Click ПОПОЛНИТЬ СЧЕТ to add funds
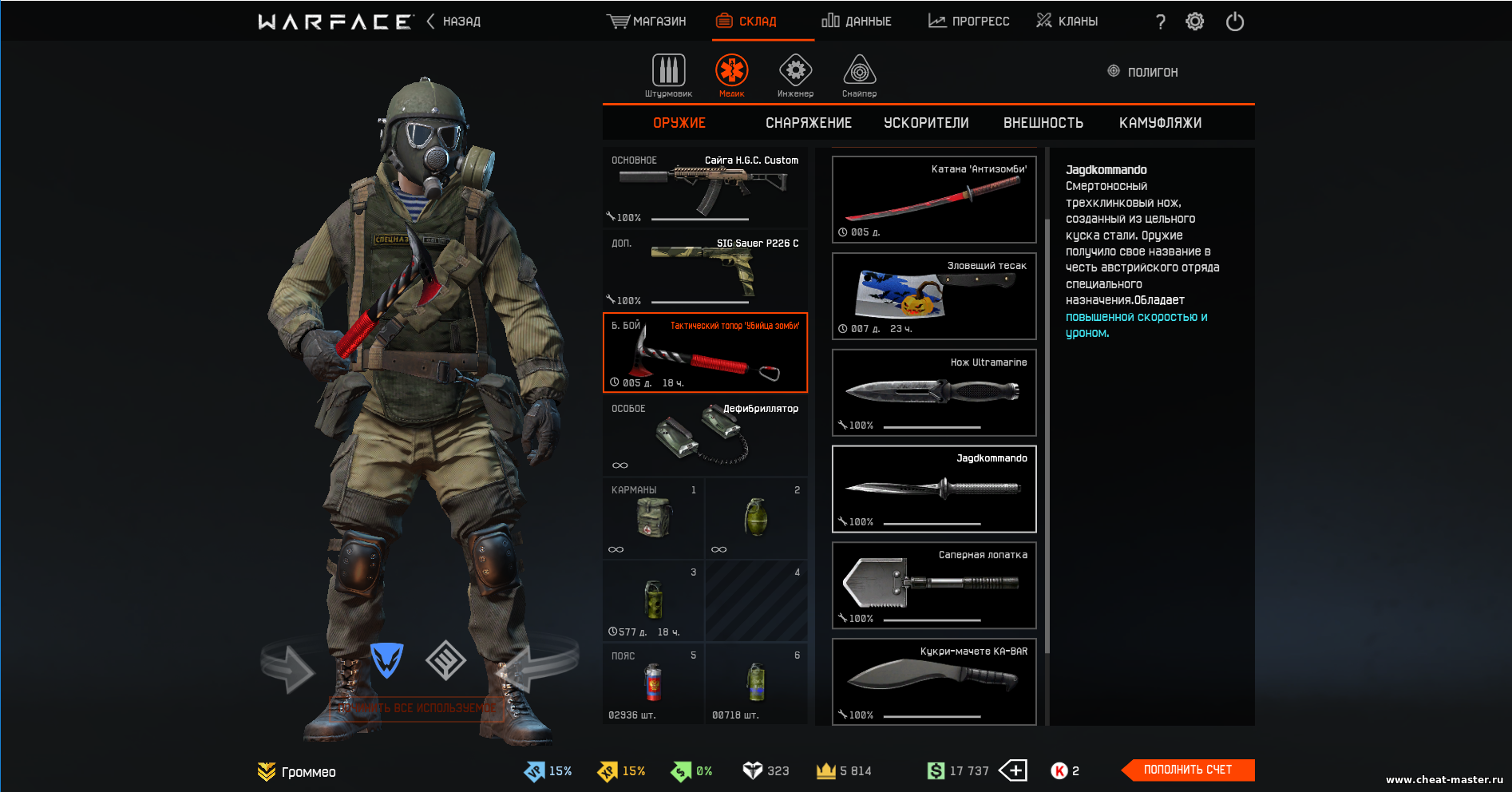The width and height of the screenshot is (1512, 792). 1187,770
